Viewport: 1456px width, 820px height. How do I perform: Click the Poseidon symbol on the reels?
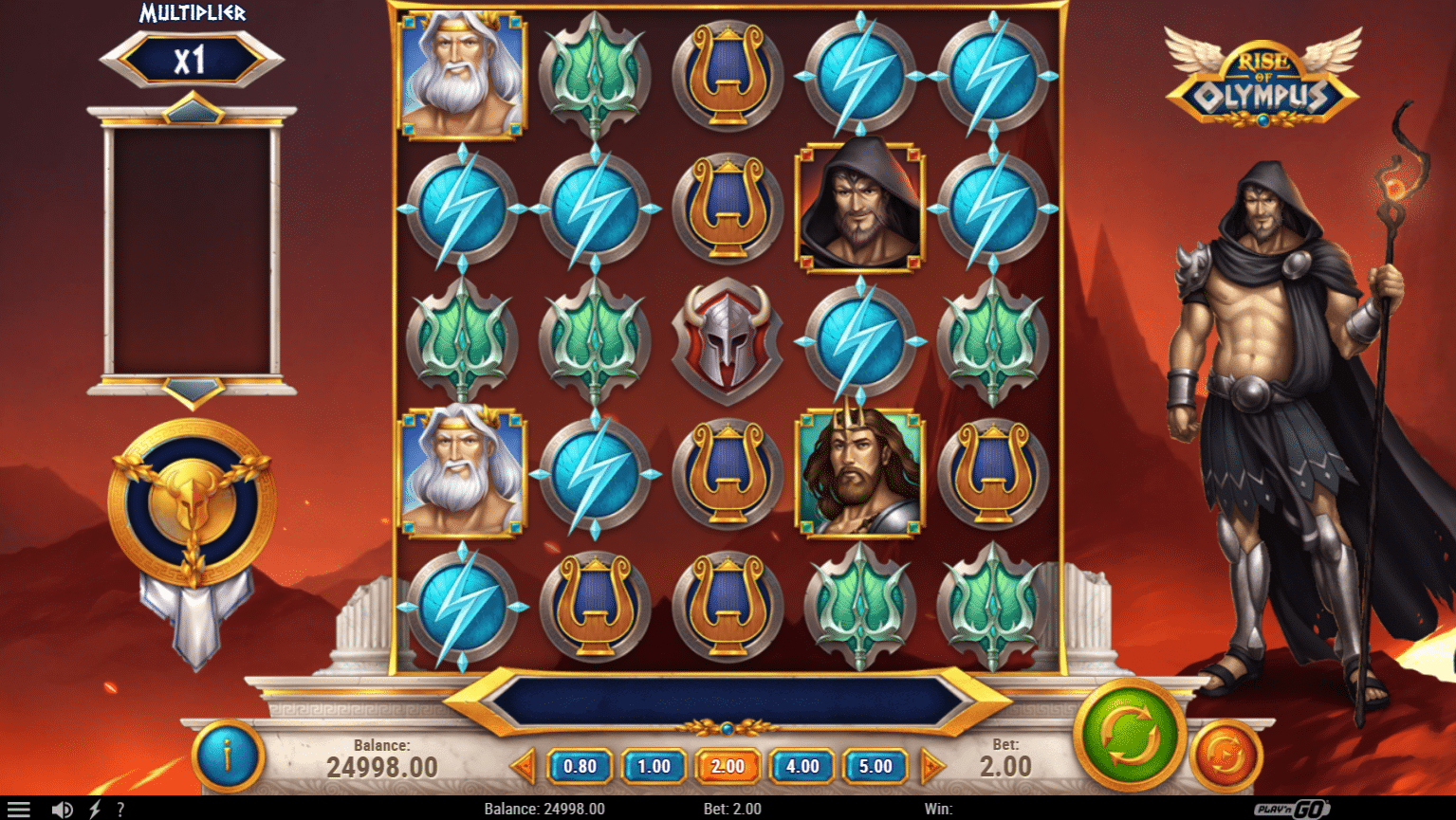click(860, 472)
